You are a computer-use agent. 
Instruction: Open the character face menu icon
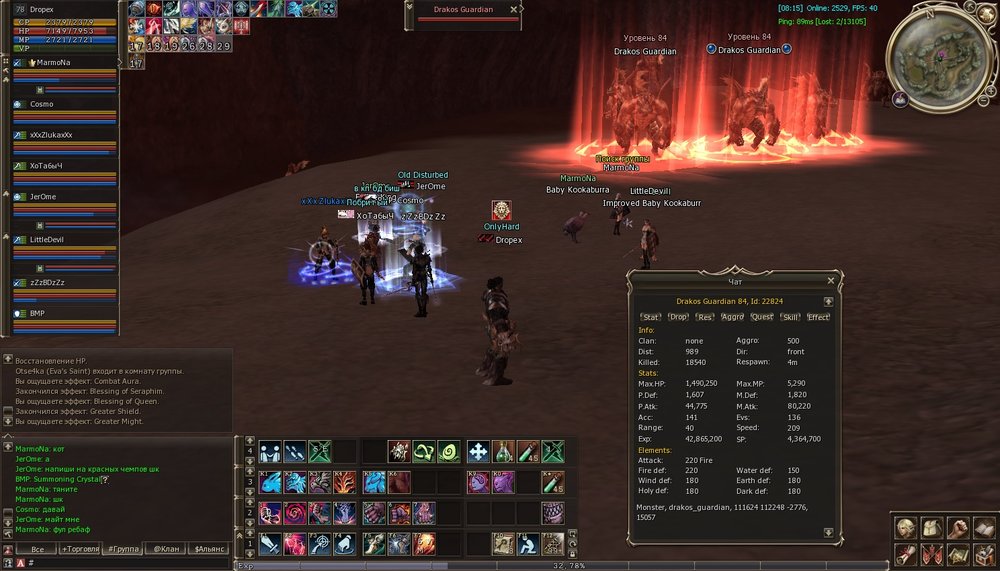[x=906, y=528]
